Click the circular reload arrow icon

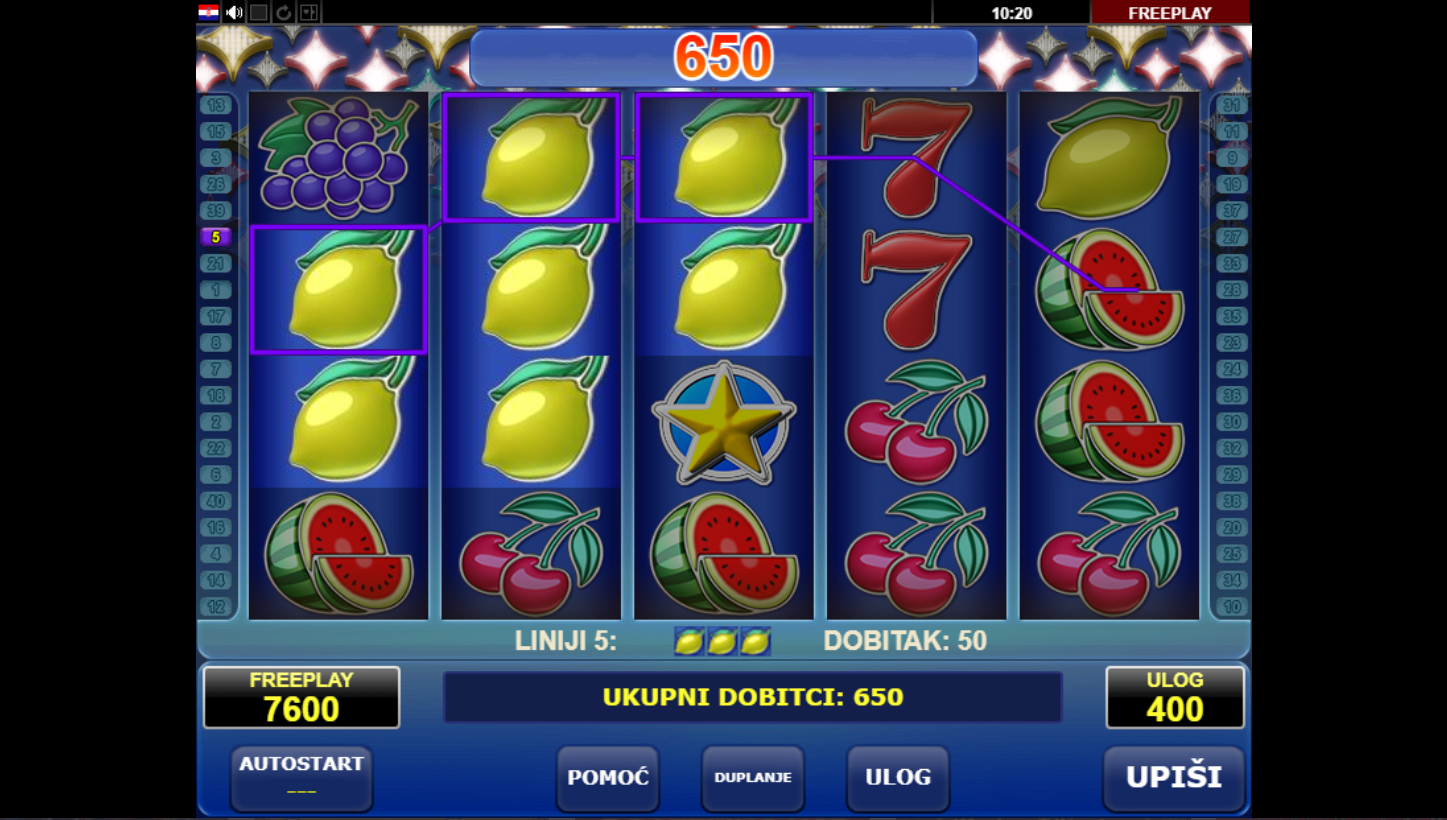click(283, 12)
